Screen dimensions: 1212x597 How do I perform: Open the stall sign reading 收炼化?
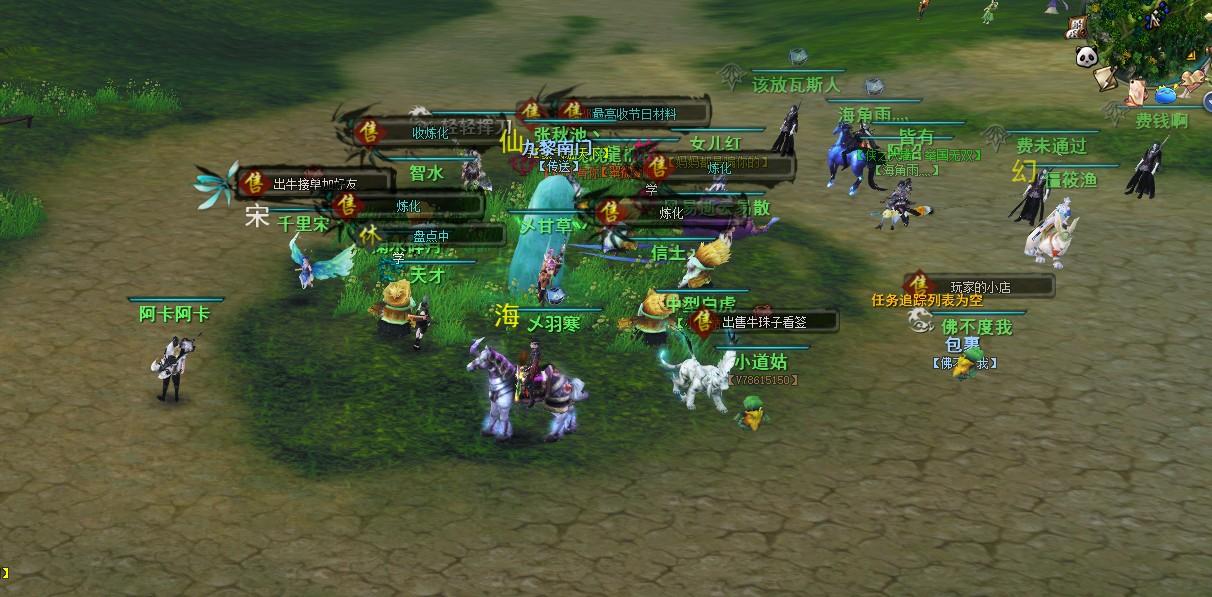coord(431,132)
